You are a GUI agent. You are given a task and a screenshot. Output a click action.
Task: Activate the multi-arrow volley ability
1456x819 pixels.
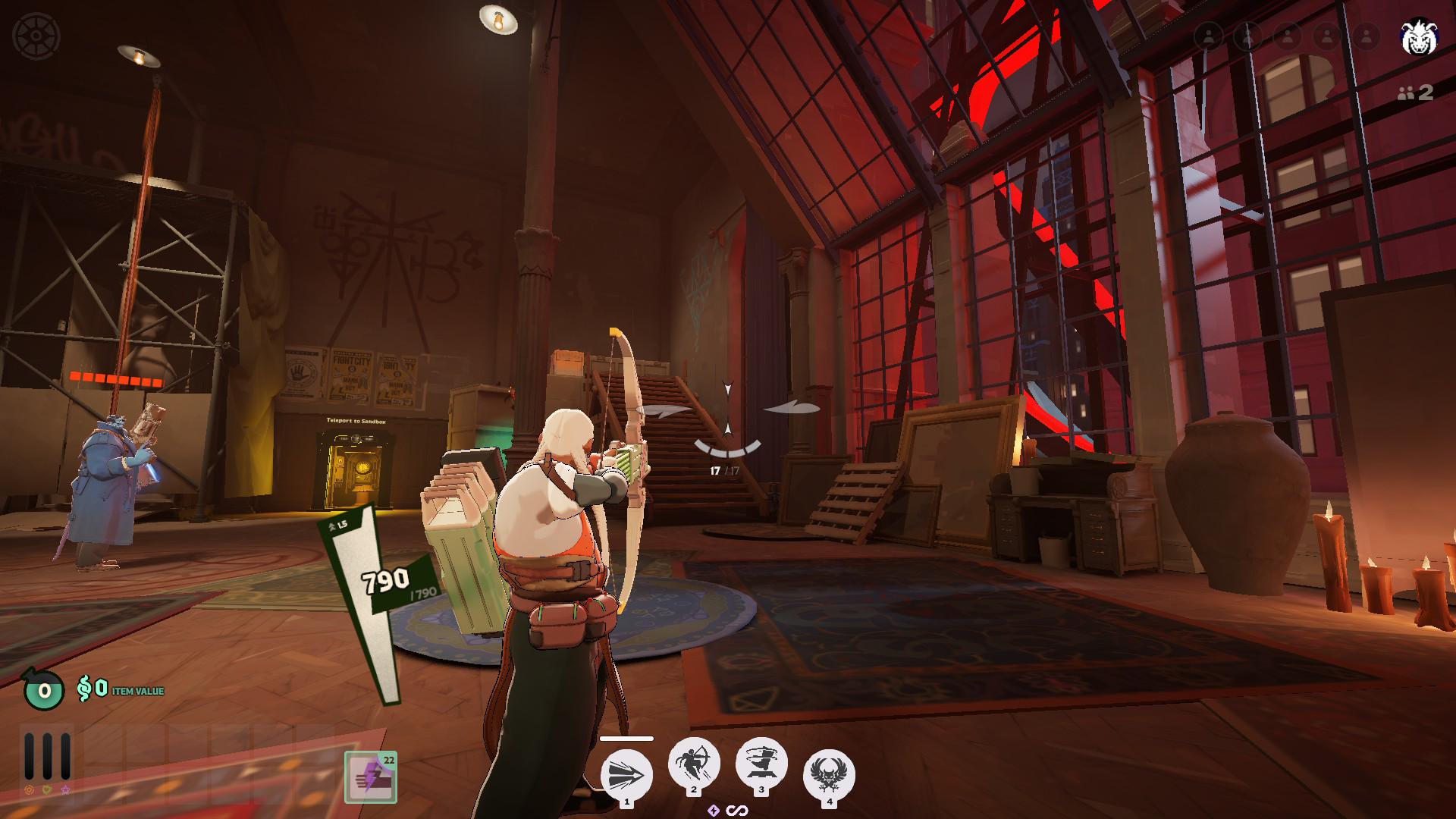pyautogui.click(x=626, y=775)
